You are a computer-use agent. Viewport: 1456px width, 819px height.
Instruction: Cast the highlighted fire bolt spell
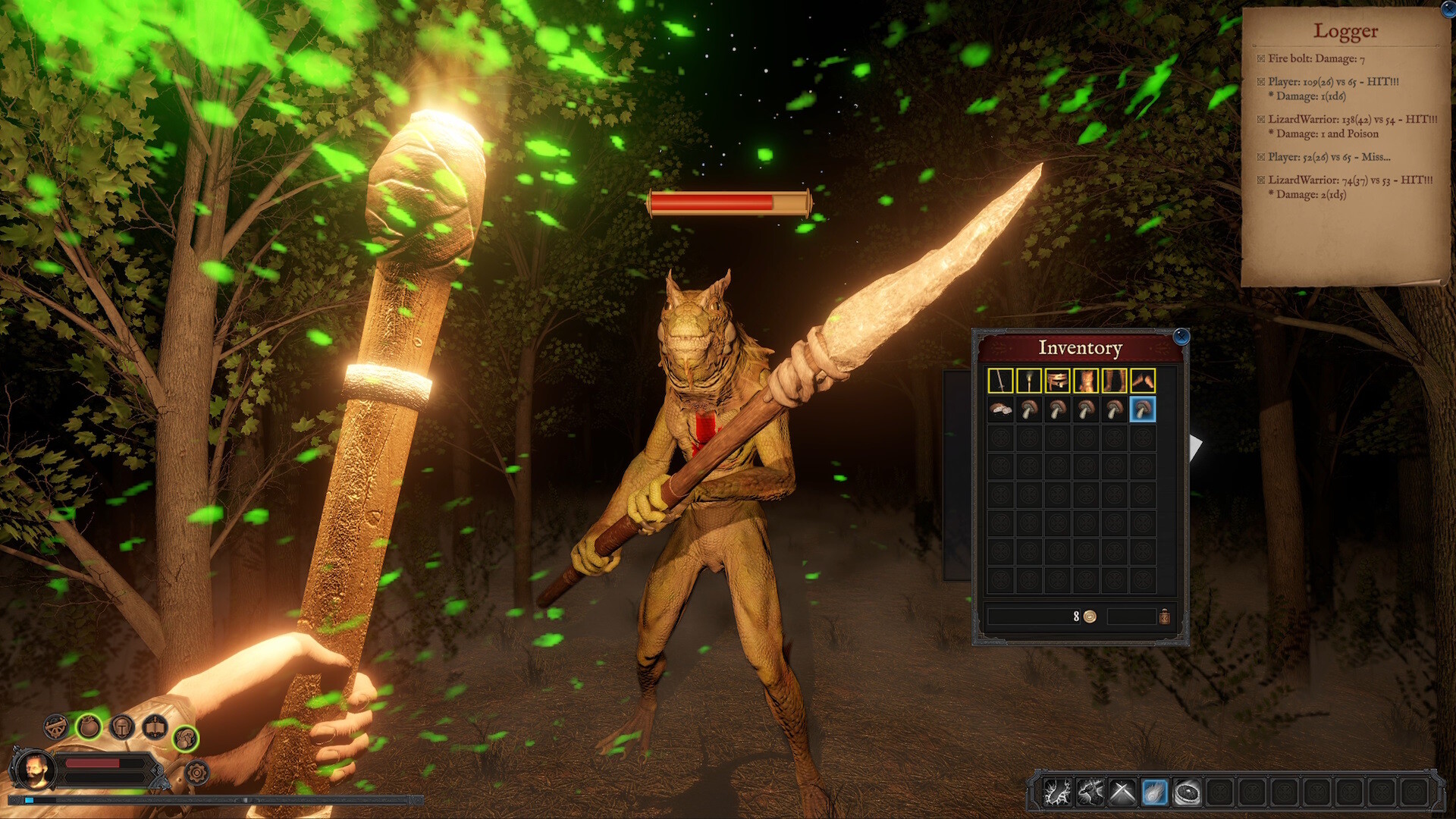click(1155, 792)
